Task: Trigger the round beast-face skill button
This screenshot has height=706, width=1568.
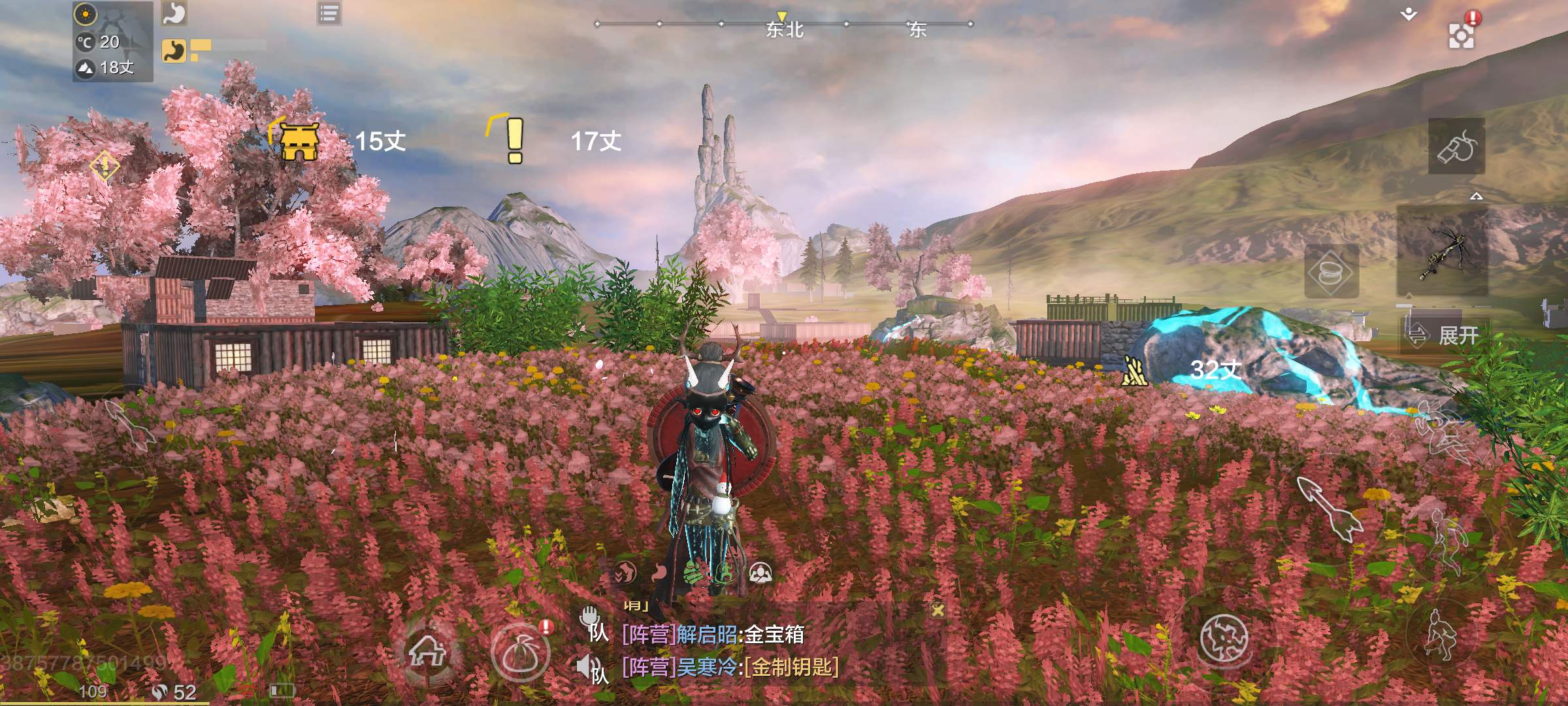Action: coord(1224,637)
